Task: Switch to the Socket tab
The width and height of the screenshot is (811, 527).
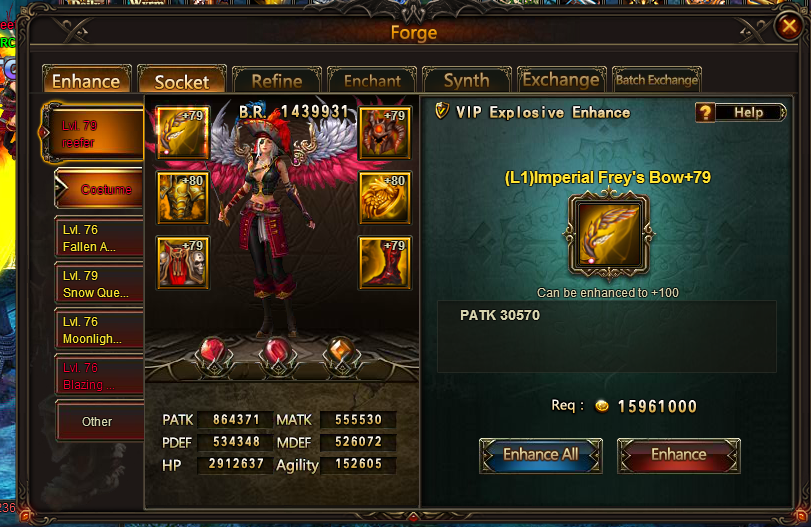Action: coord(181,81)
